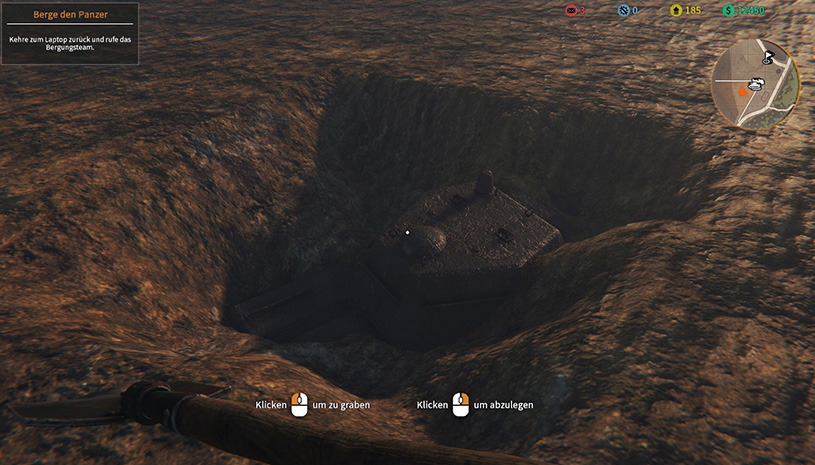
Task: Open the circular minimap
Action: (x=755, y=84)
